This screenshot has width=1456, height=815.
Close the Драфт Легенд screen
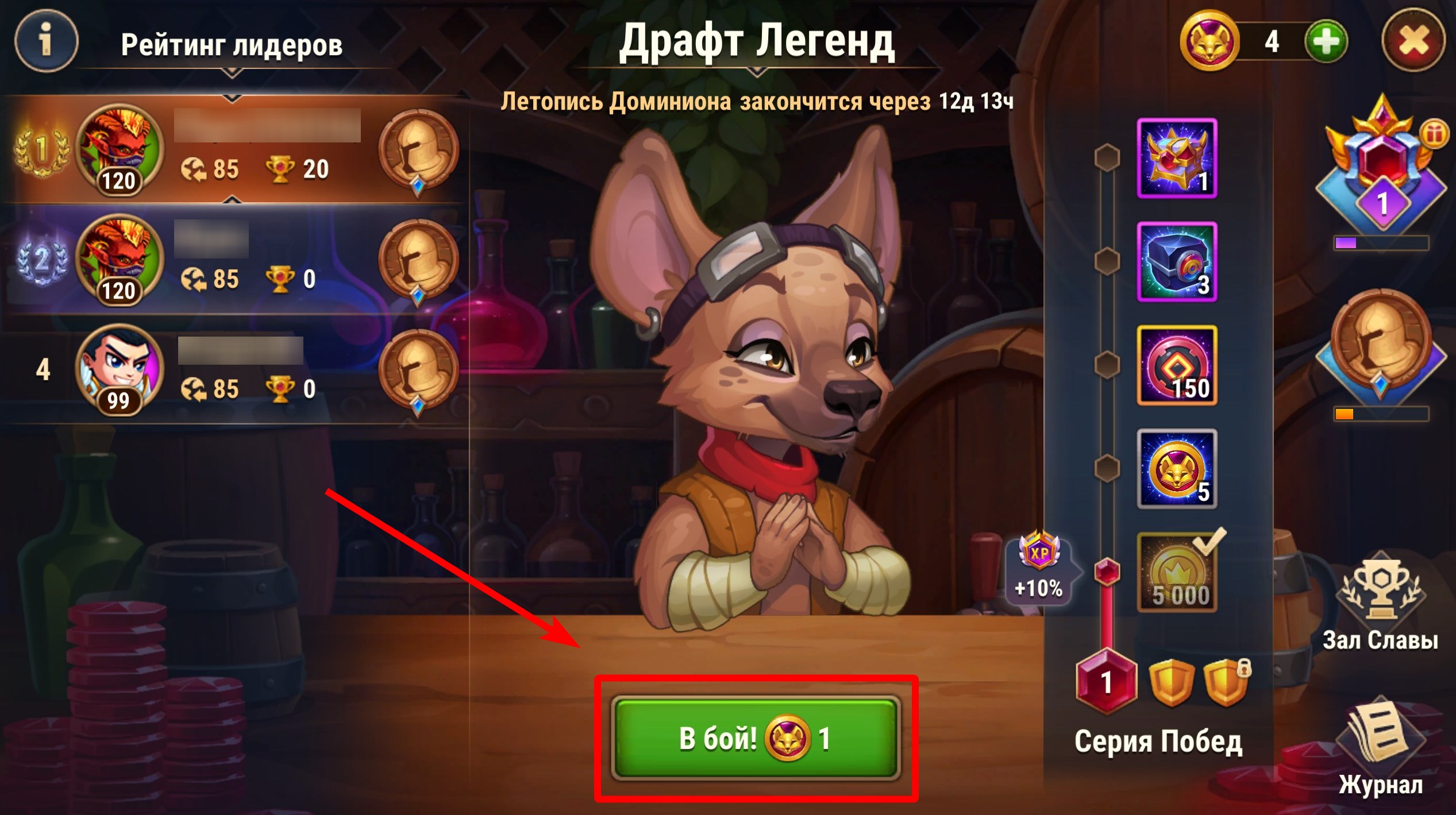pos(1412,42)
